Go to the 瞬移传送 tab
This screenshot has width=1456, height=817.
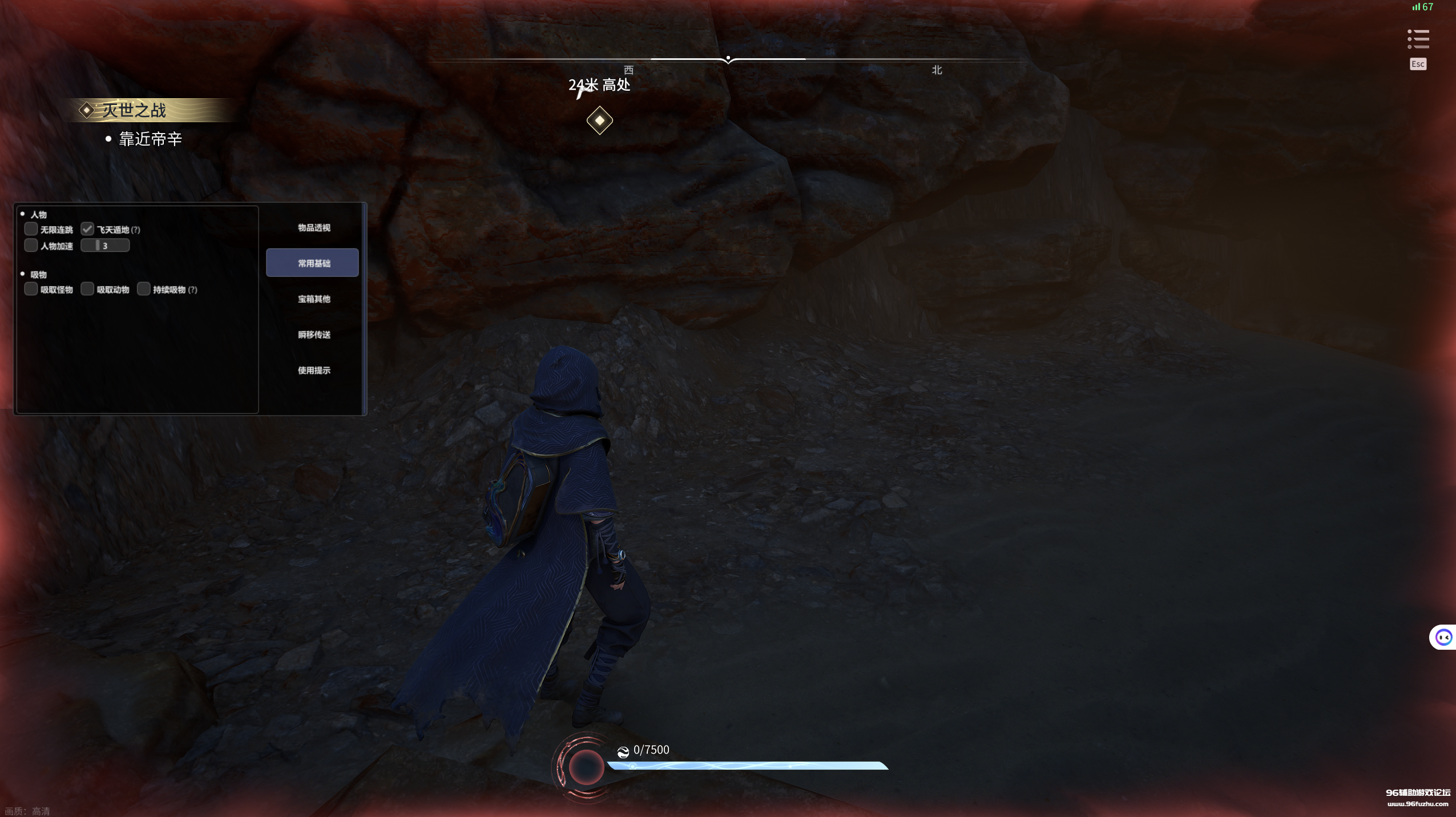313,335
